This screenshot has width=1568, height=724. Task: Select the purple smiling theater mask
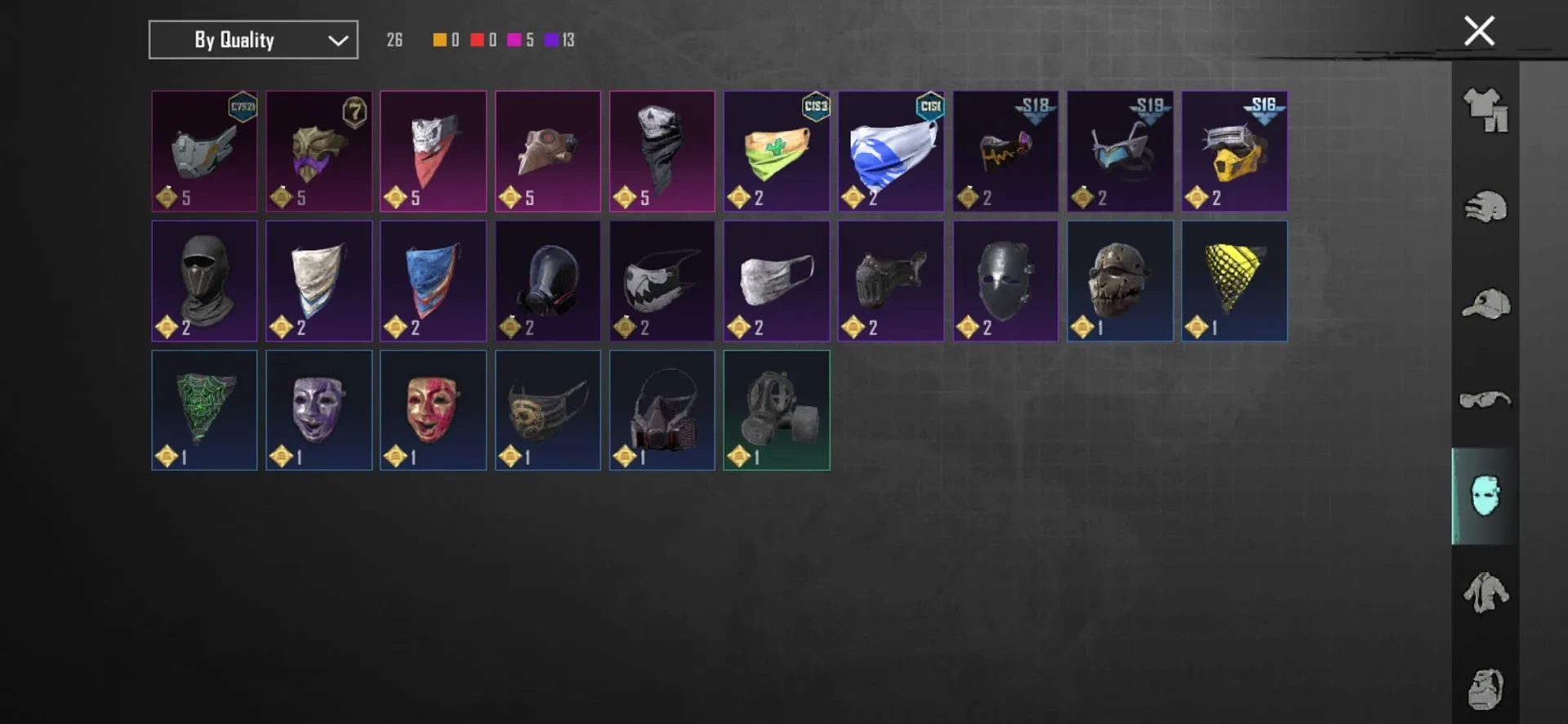[x=318, y=409]
